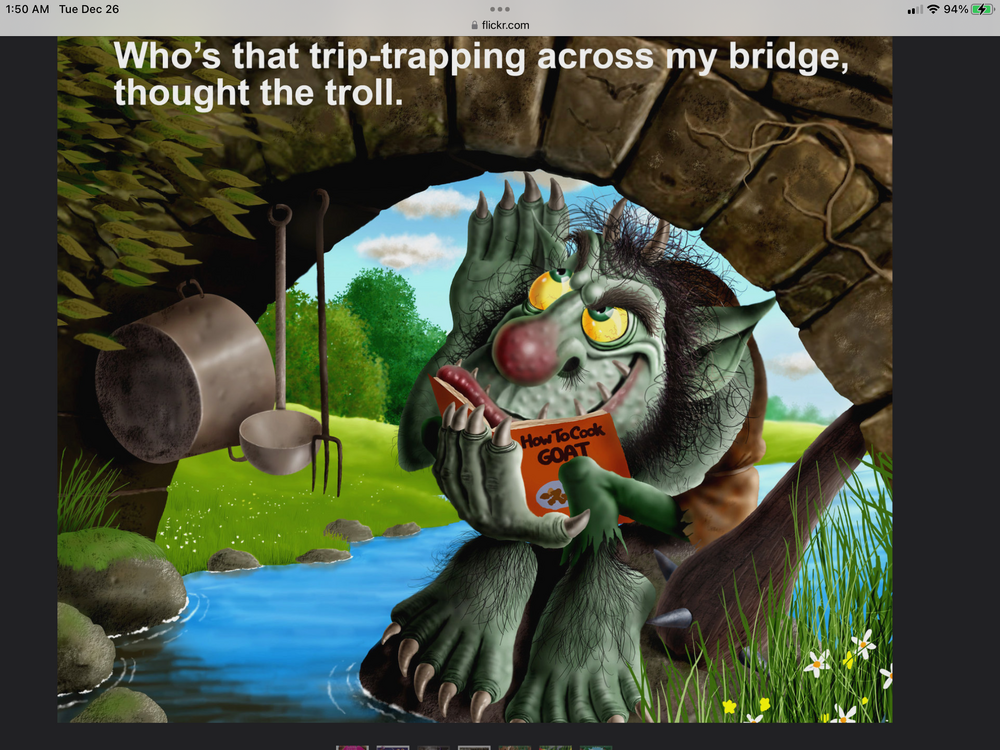Image resolution: width=1000 pixels, height=750 pixels.
Task: Open the three-dot multitasking menu
Action: pos(500,8)
